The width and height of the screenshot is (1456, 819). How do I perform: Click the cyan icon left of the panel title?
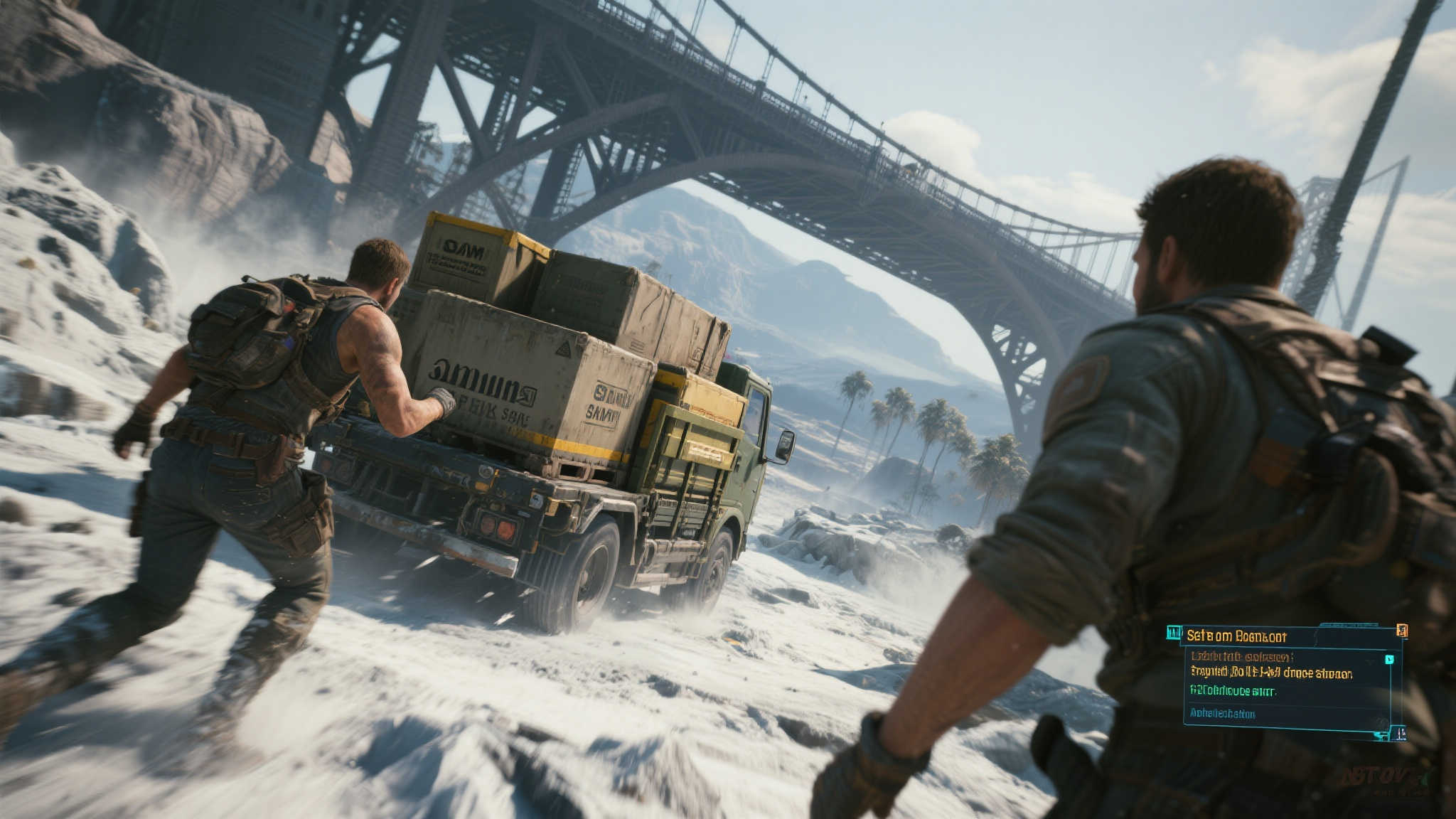1174,632
